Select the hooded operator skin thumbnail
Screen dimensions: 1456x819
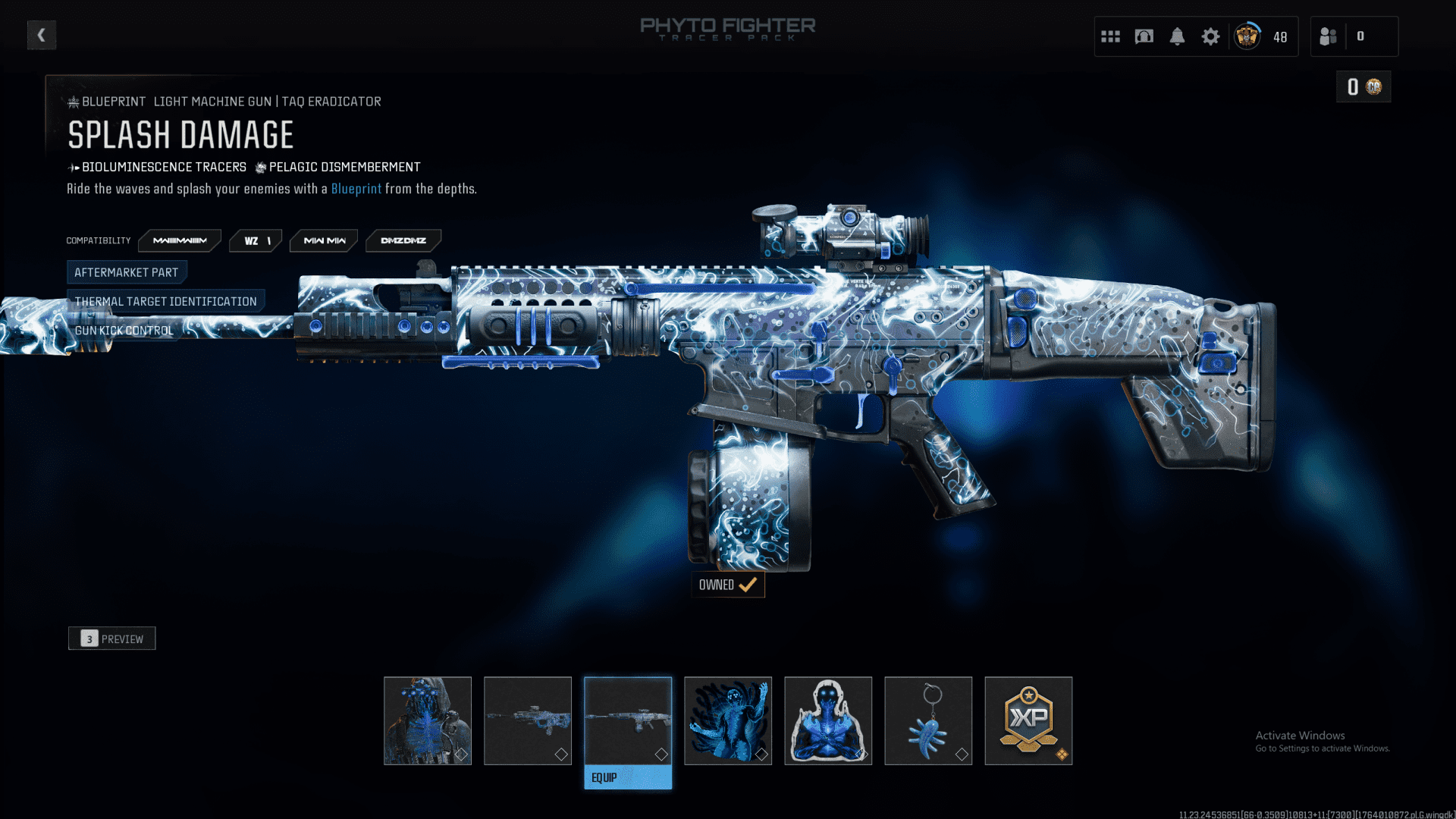pos(428,720)
